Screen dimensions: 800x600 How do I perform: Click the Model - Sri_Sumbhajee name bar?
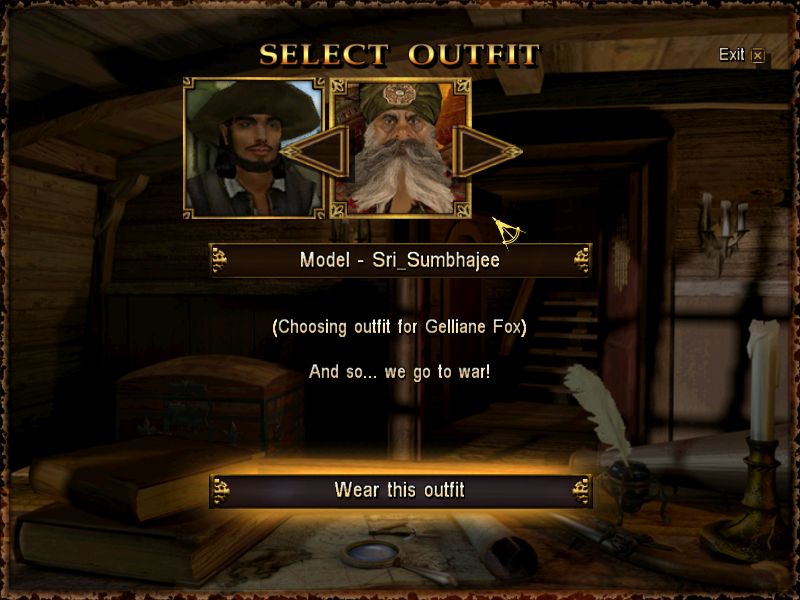(400, 260)
